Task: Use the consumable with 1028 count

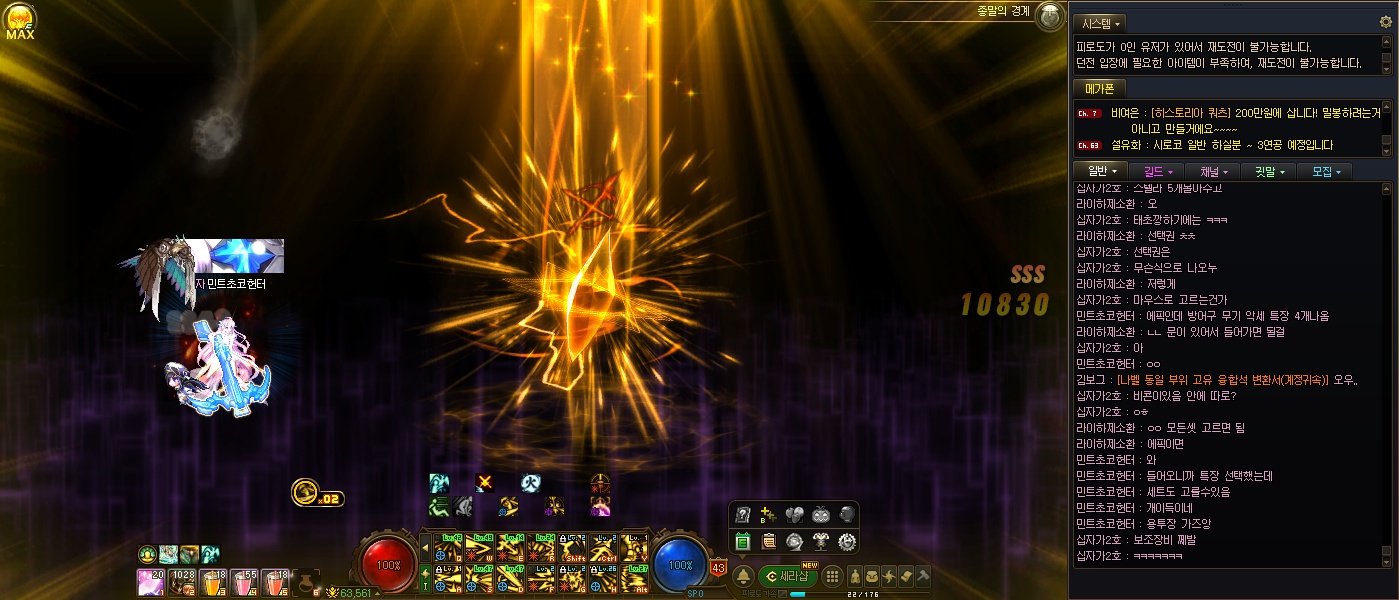Action: pos(182,581)
